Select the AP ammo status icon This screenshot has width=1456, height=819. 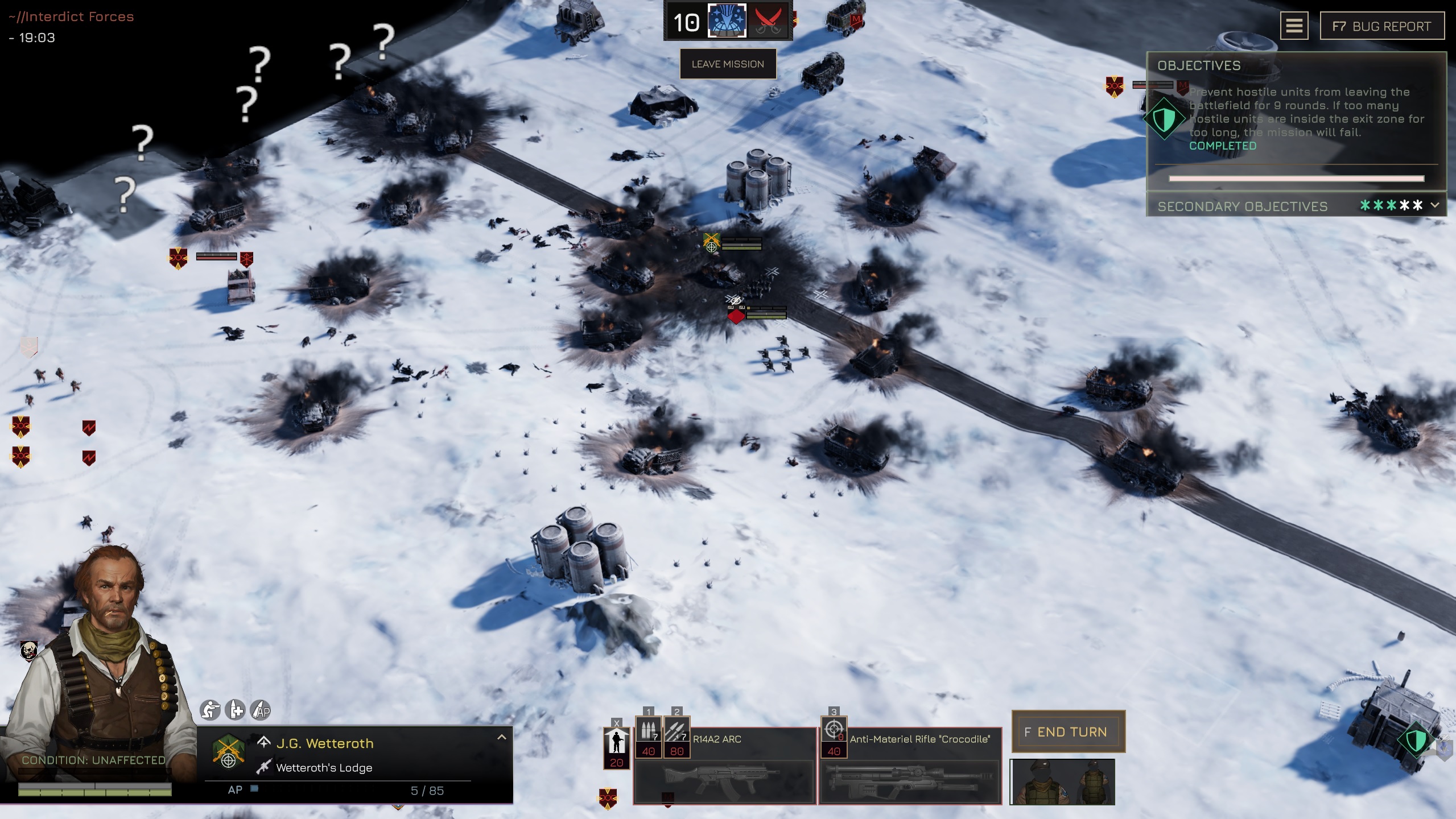point(261,710)
